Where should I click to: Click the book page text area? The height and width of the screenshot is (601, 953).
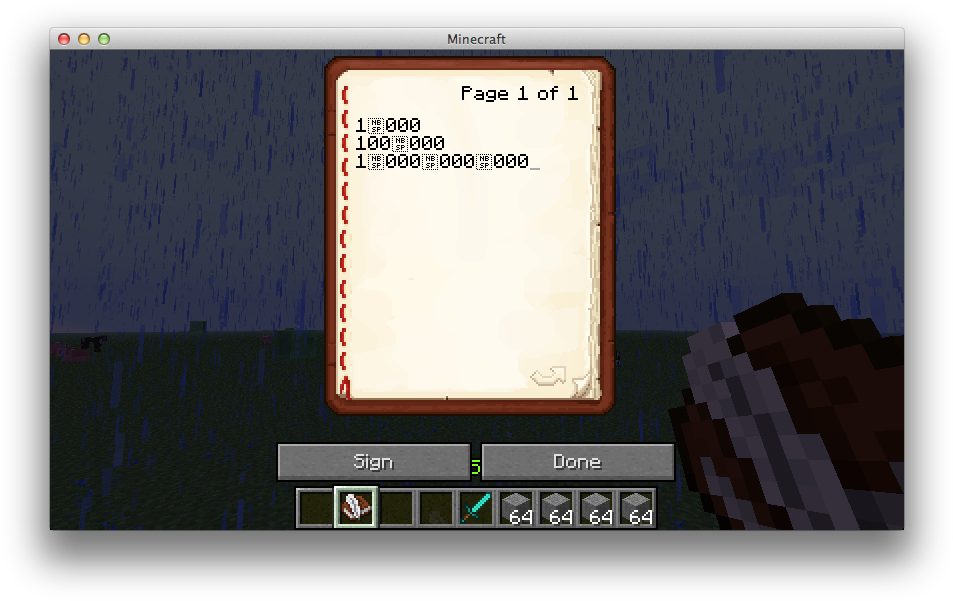pyautogui.click(x=468, y=250)
